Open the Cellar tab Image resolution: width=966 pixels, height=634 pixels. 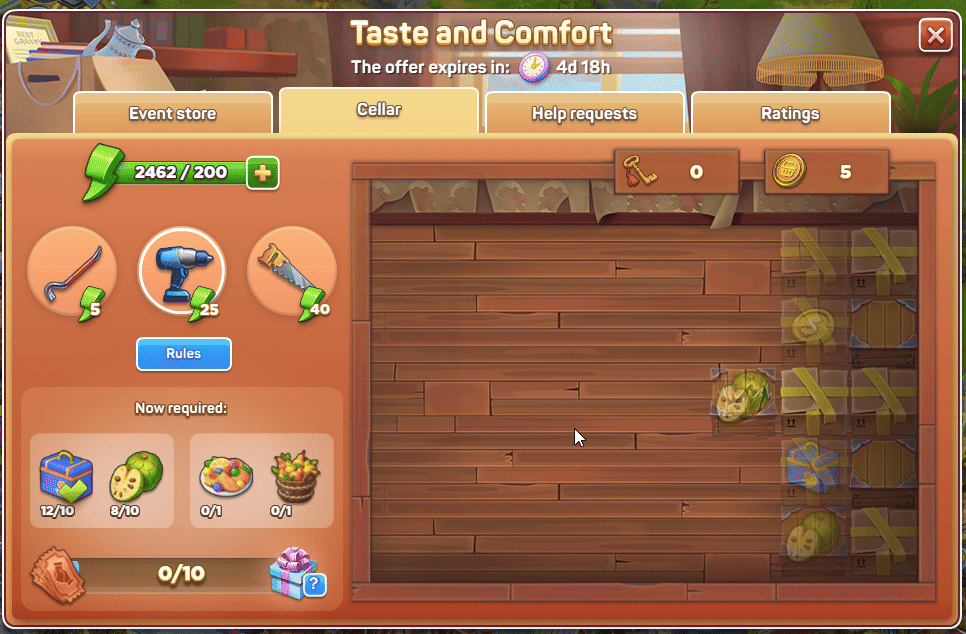tap(379, 109)
